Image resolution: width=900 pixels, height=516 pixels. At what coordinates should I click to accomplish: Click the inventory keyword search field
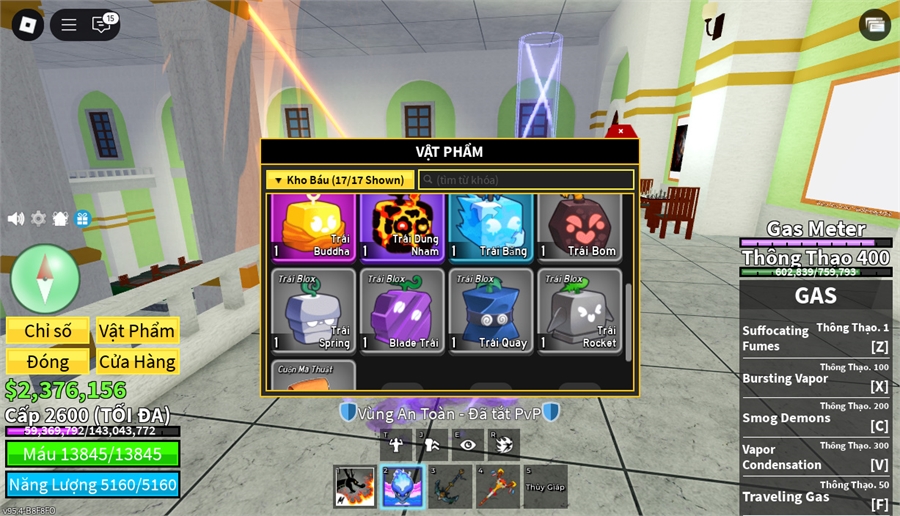[x=526, y=180]
